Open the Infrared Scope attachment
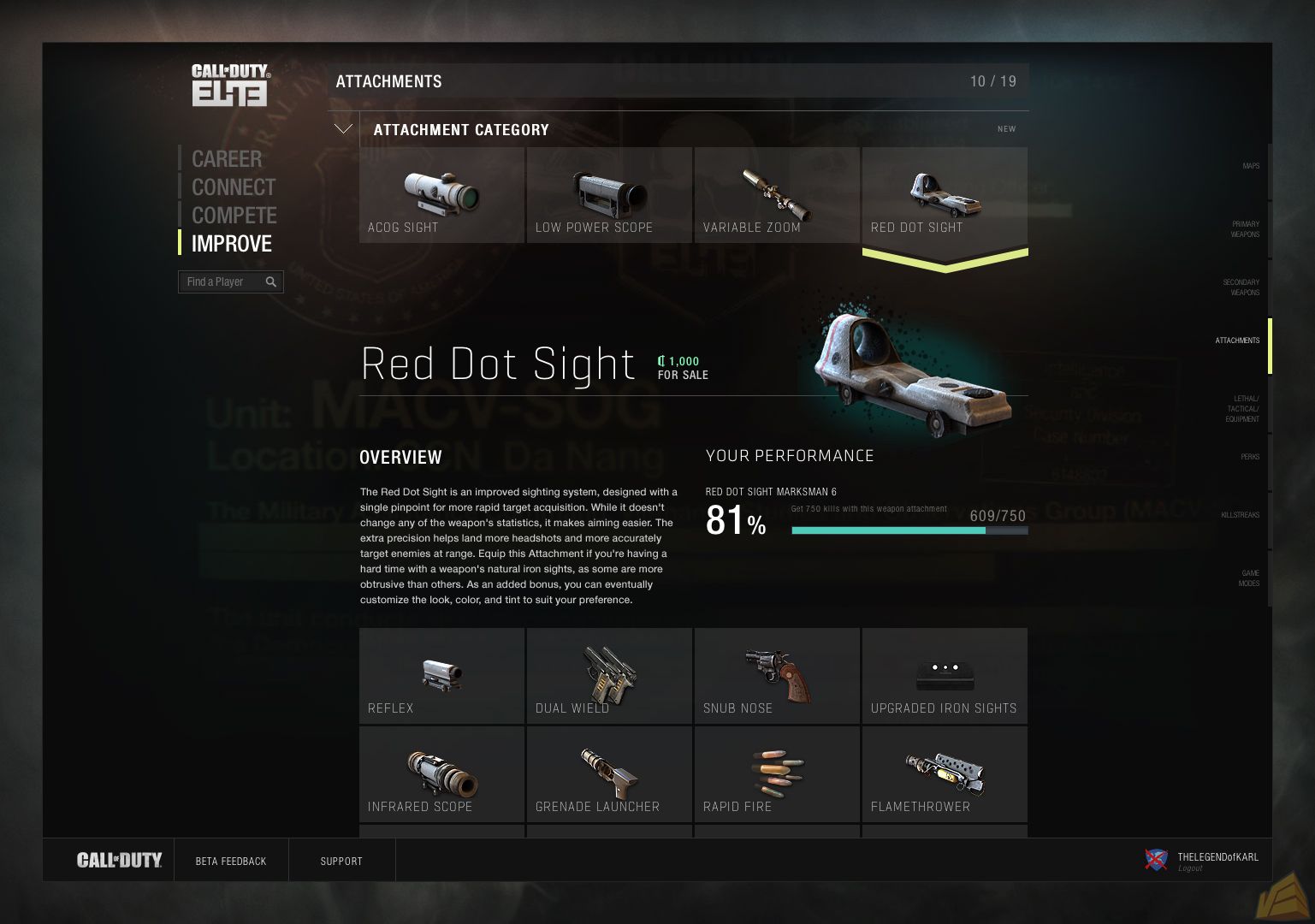Image resolution: width=1315 pixels, height=924 pixels. [441, 774]
